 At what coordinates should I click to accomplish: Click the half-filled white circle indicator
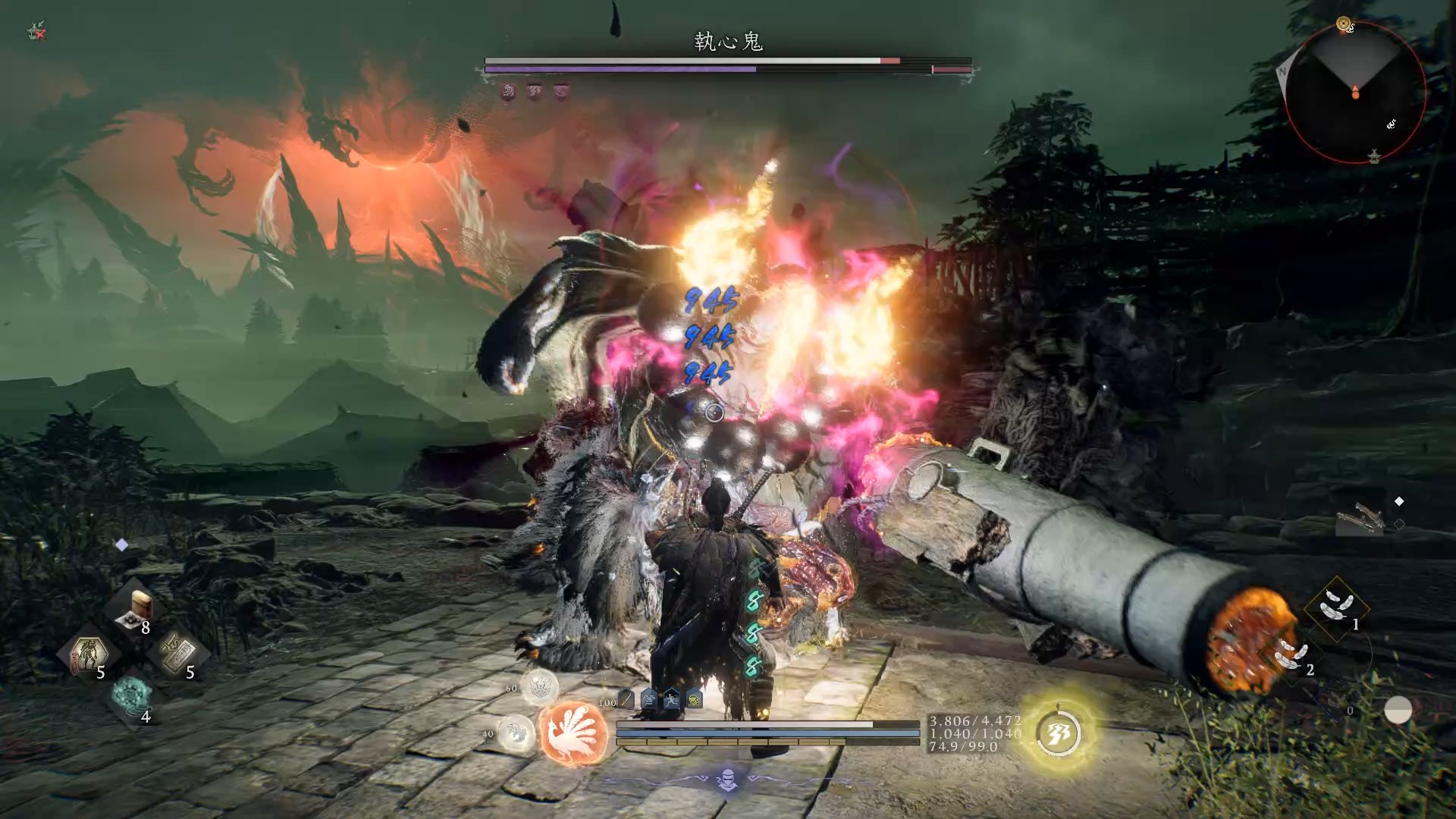pos(1398,711)
